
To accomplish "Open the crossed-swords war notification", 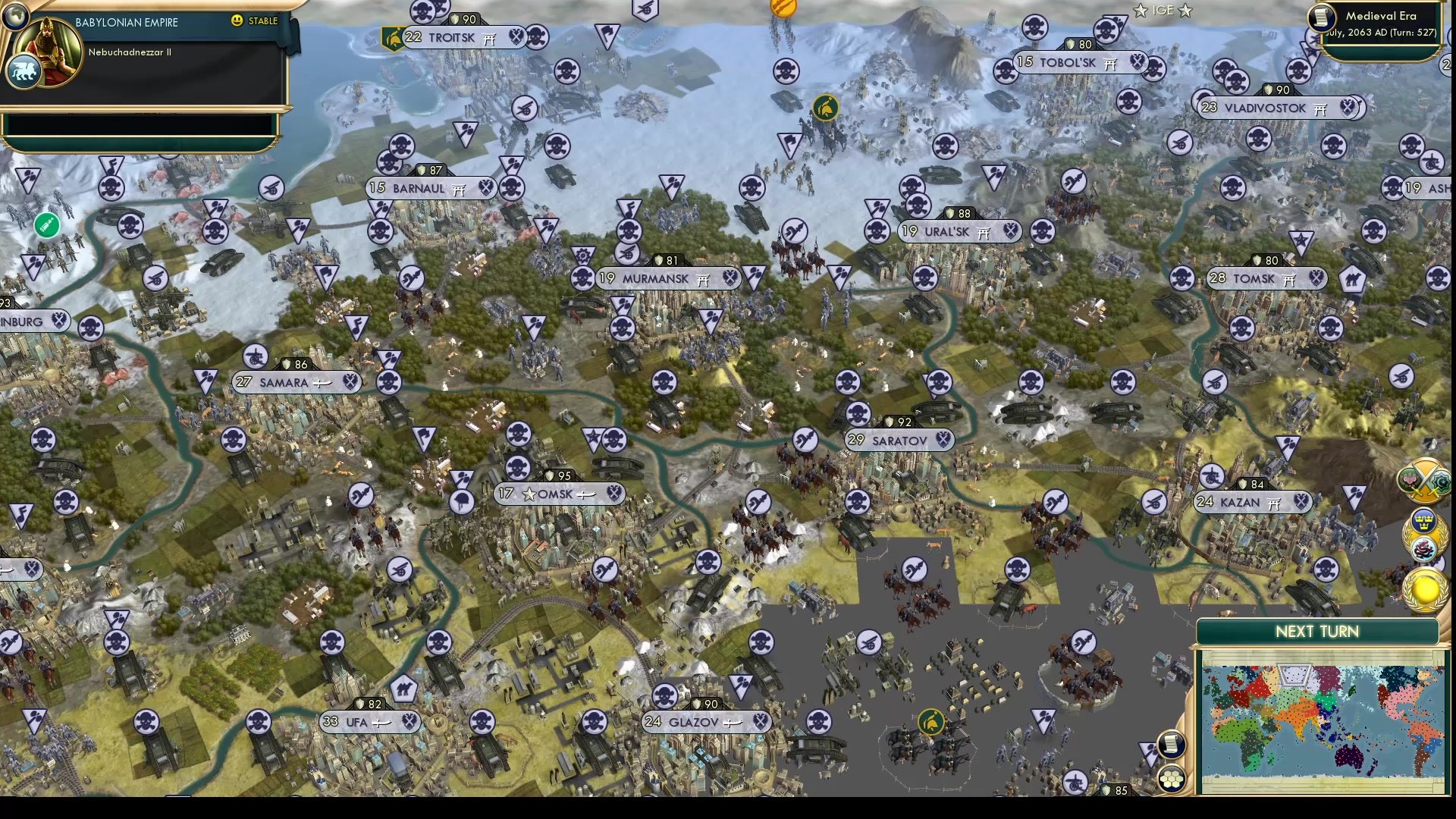I will tap(1424, 481).
